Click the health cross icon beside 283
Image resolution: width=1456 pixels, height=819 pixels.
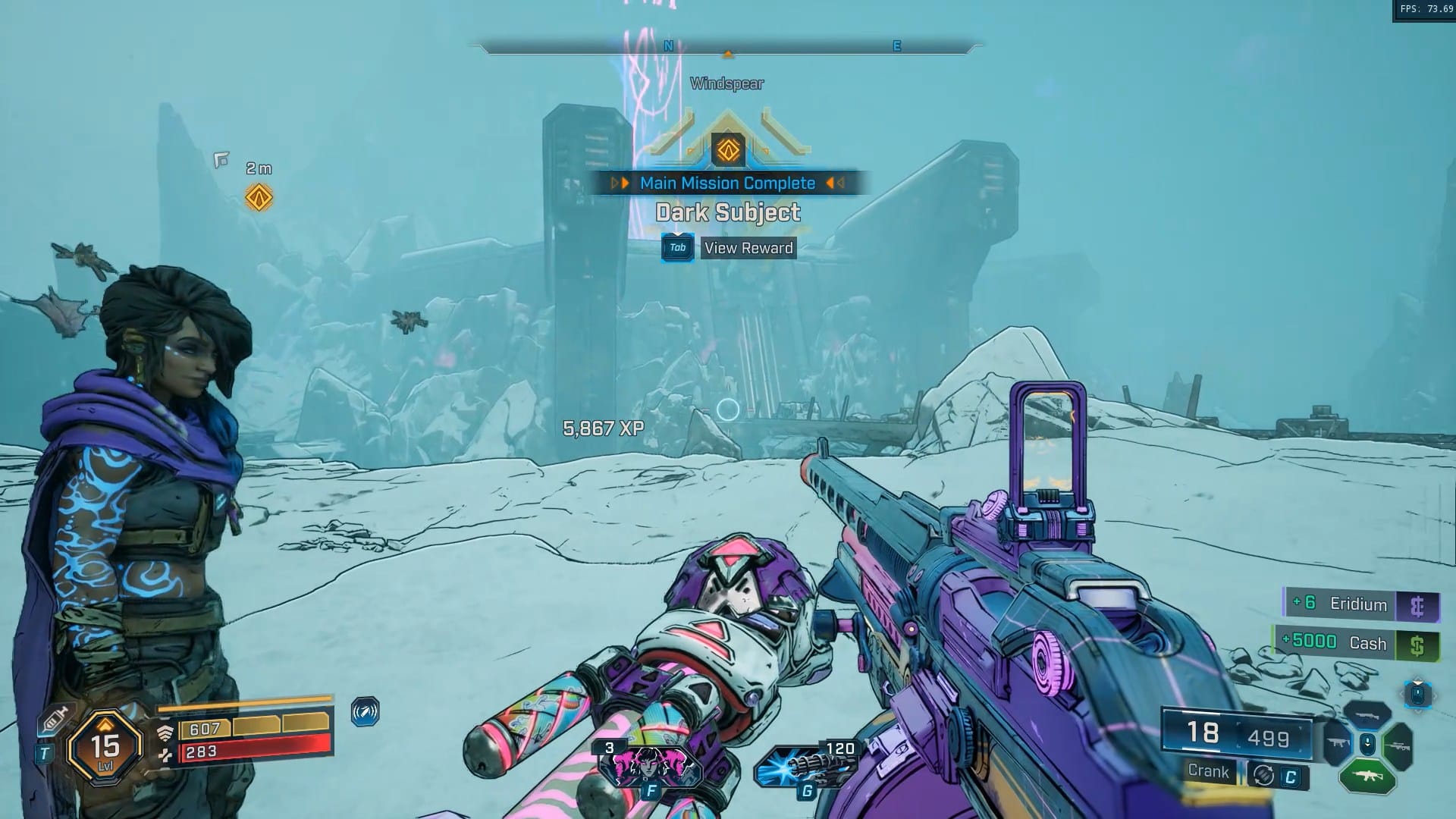coord(167,755)
